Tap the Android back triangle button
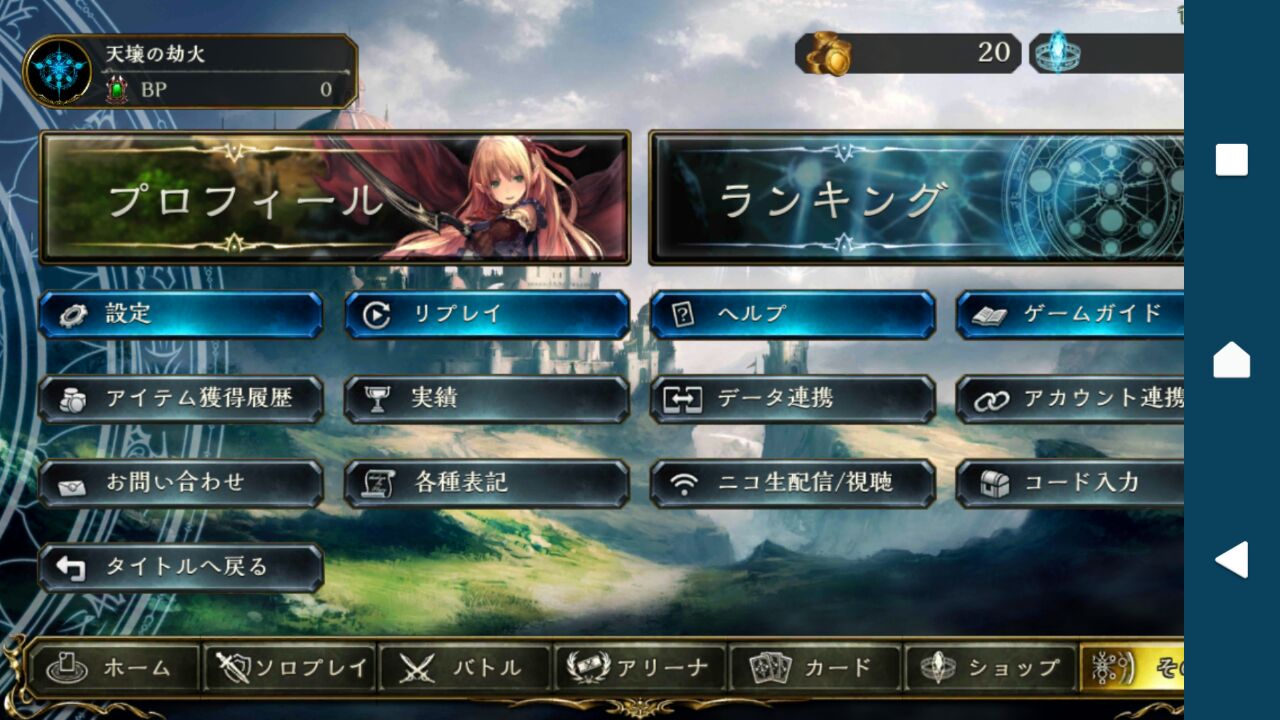This screenshot has width=1280, height=720. pos(1231,560)
